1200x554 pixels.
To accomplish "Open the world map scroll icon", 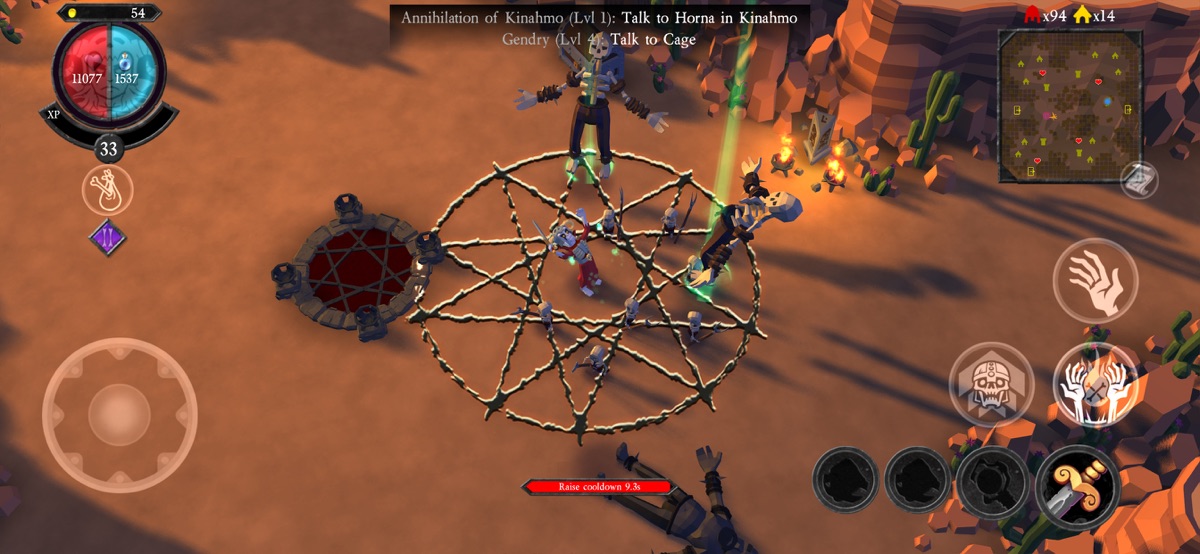I will 1139,180.
